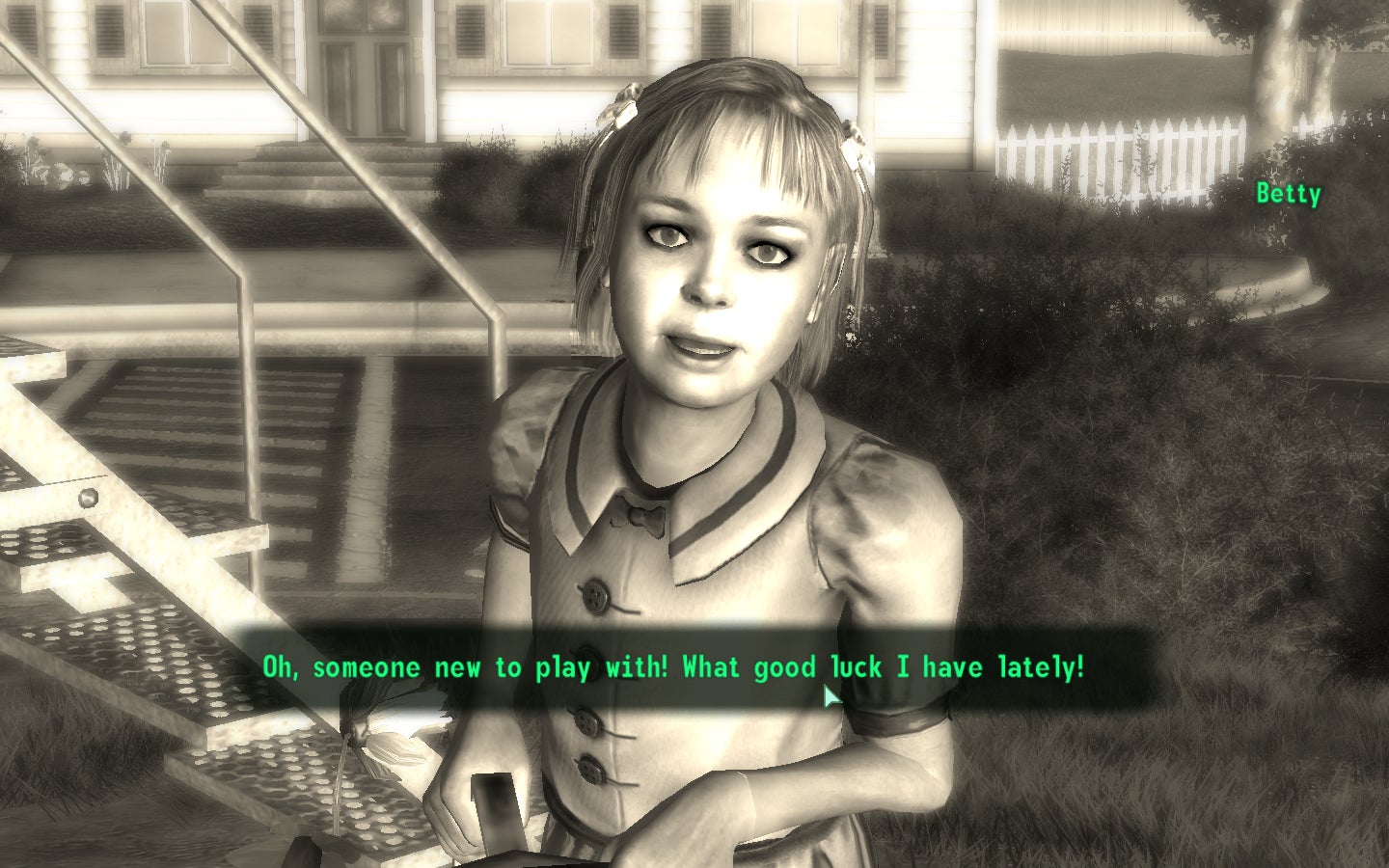
Task: Click the railing ball joint on the staircase
Action: click(x=87, y=495)
